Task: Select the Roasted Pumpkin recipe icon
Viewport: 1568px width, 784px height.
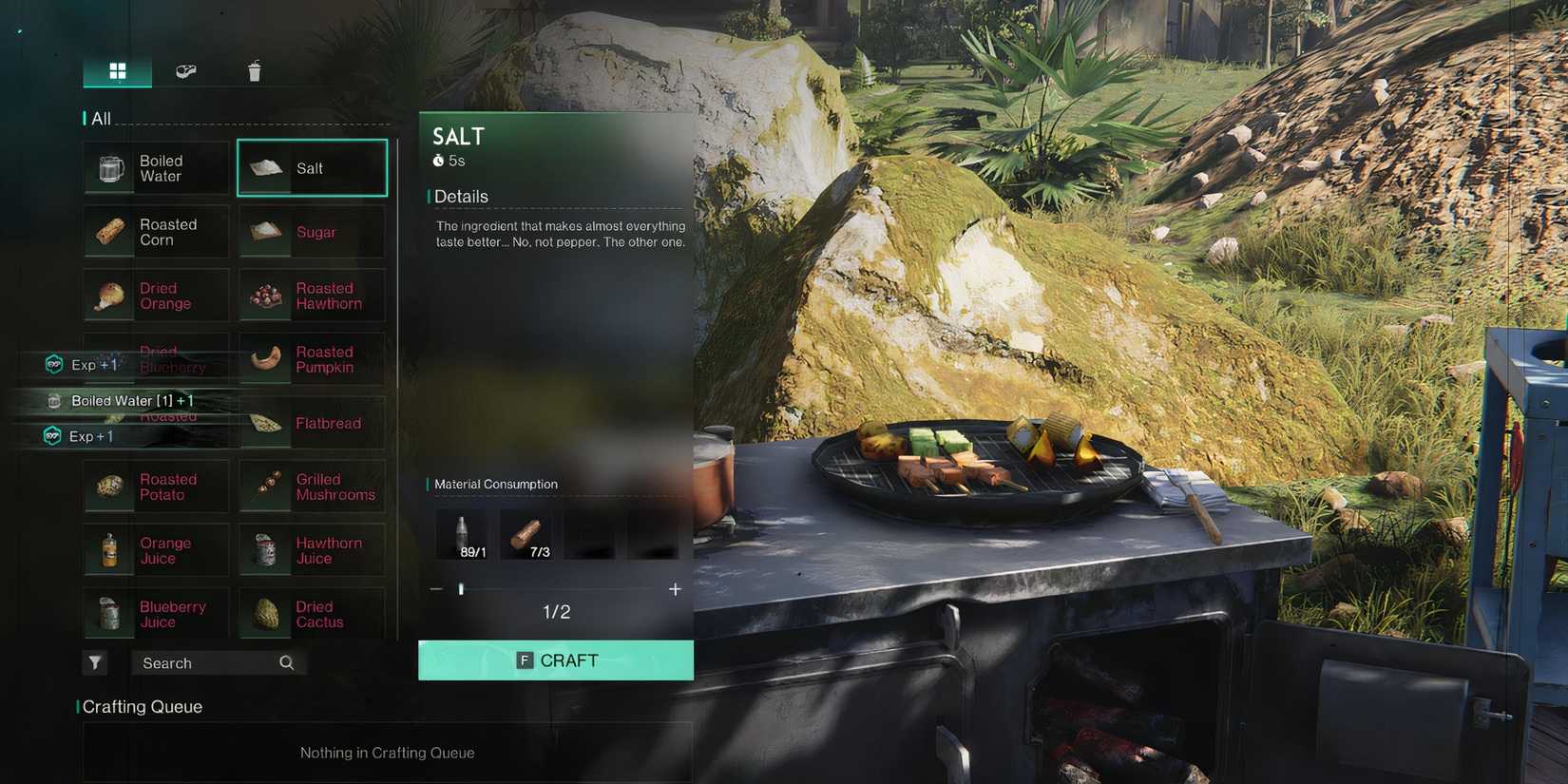Action: [x=264, y=359]
